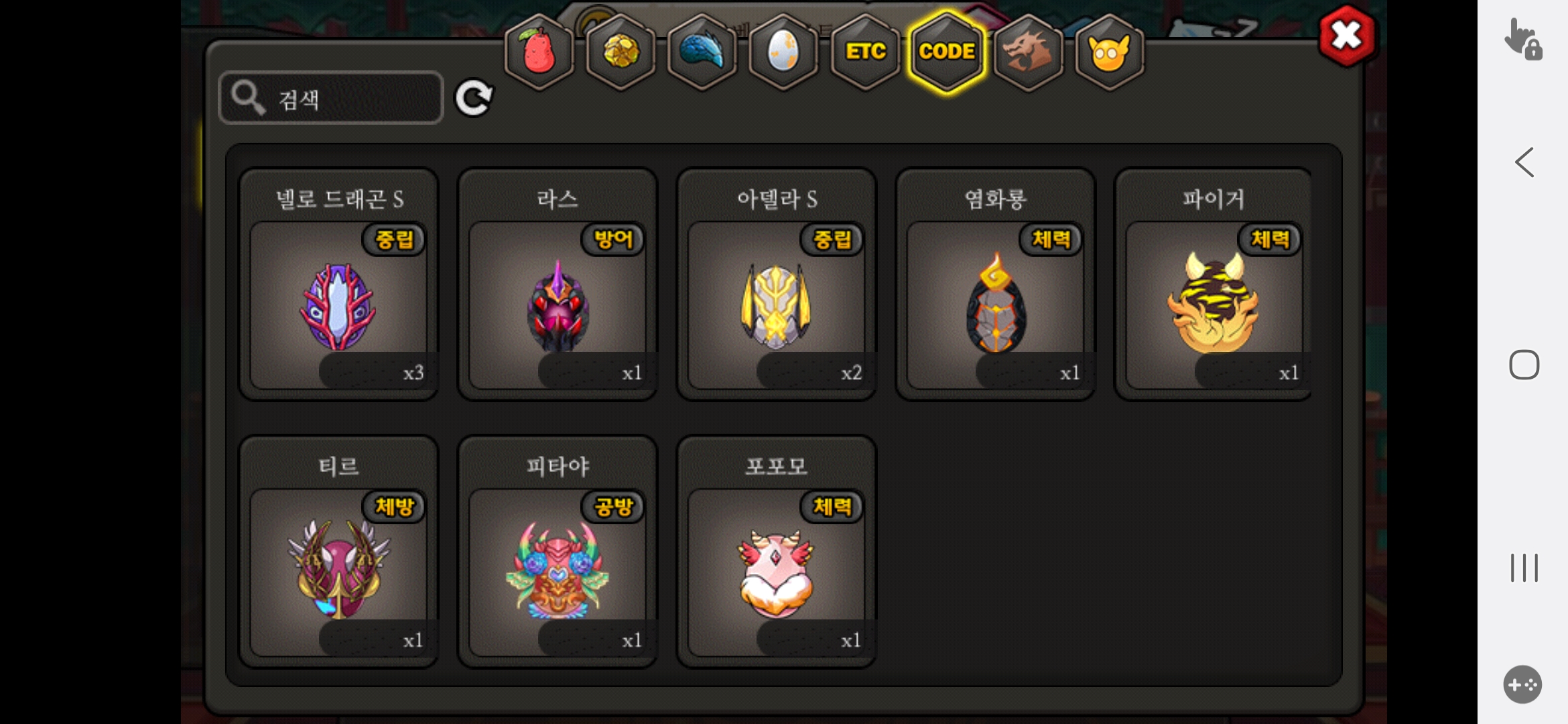
Task: Close the inventory with the red X
Action: pos(1346,36)
